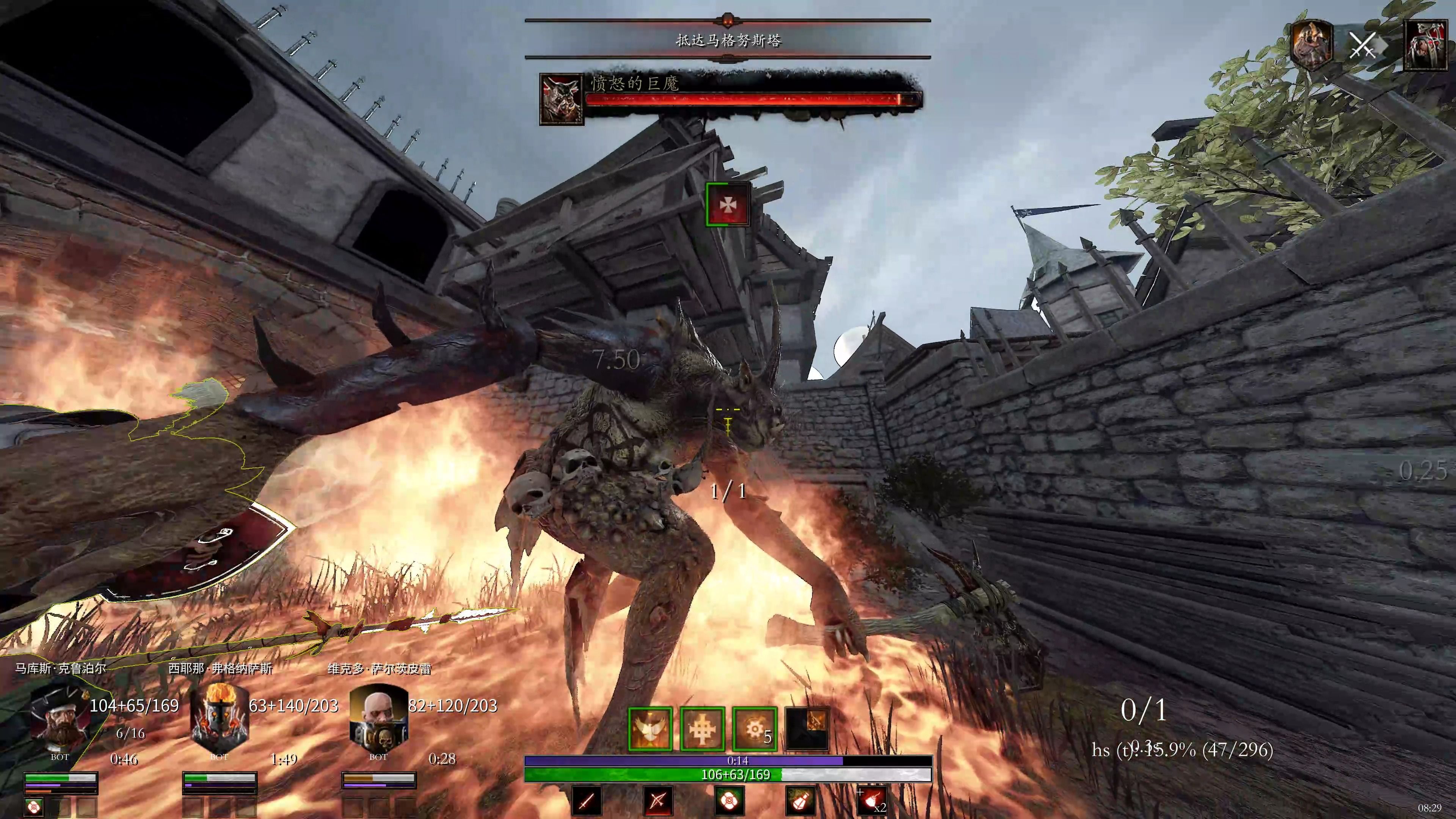
Task: Click the crossed swords kill feed icon
Action: 1363,45
